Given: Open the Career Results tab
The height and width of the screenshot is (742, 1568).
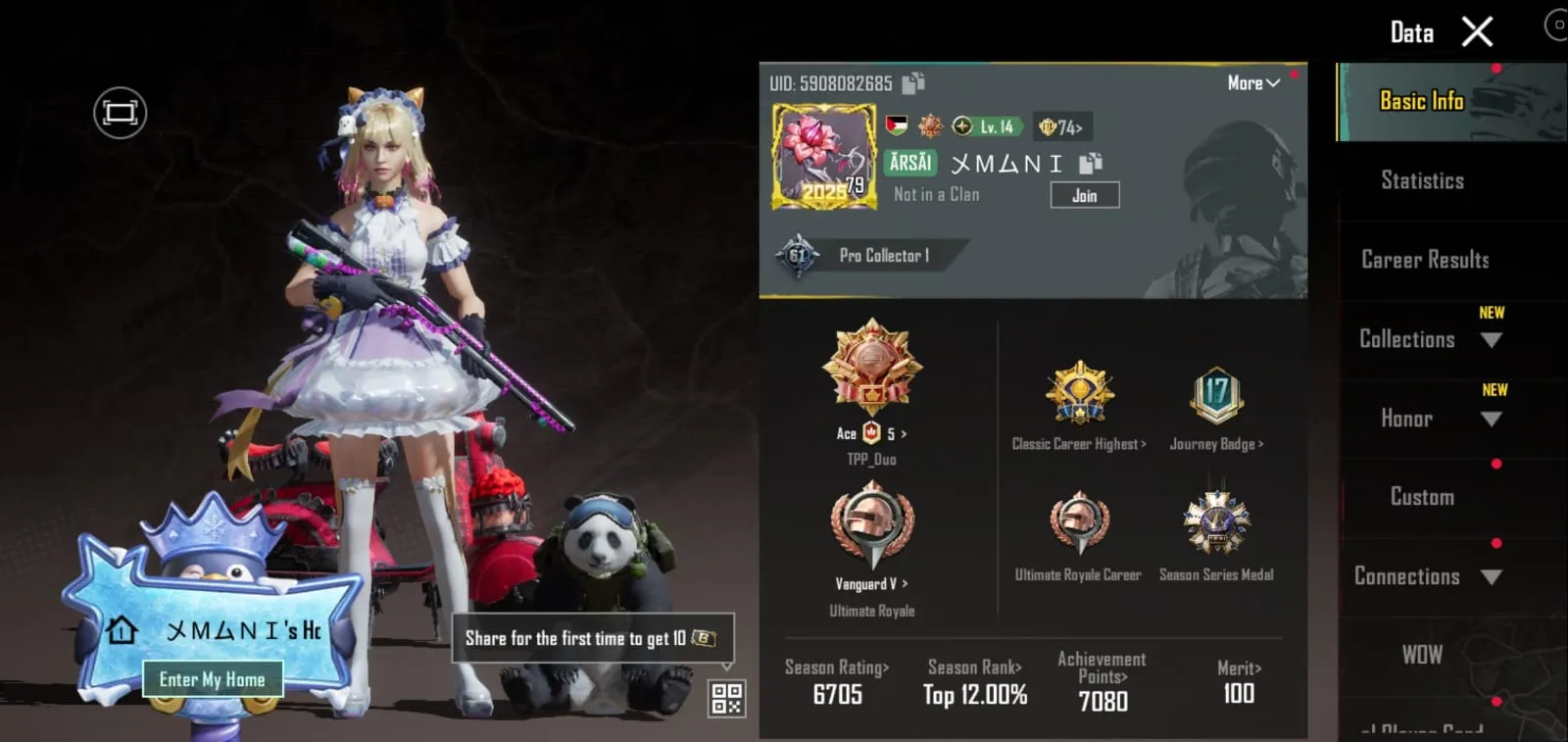Looking at the screenshot, I should pyautogui.click(x=1422, y=259).
